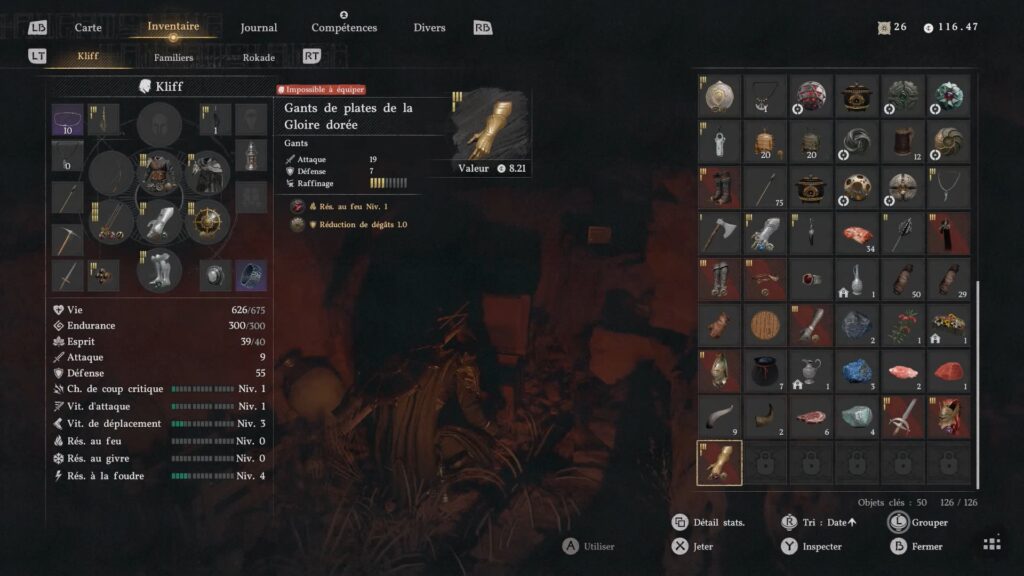
Task: Pick the blue ore chunk item
Action: (x=857, y=371)
